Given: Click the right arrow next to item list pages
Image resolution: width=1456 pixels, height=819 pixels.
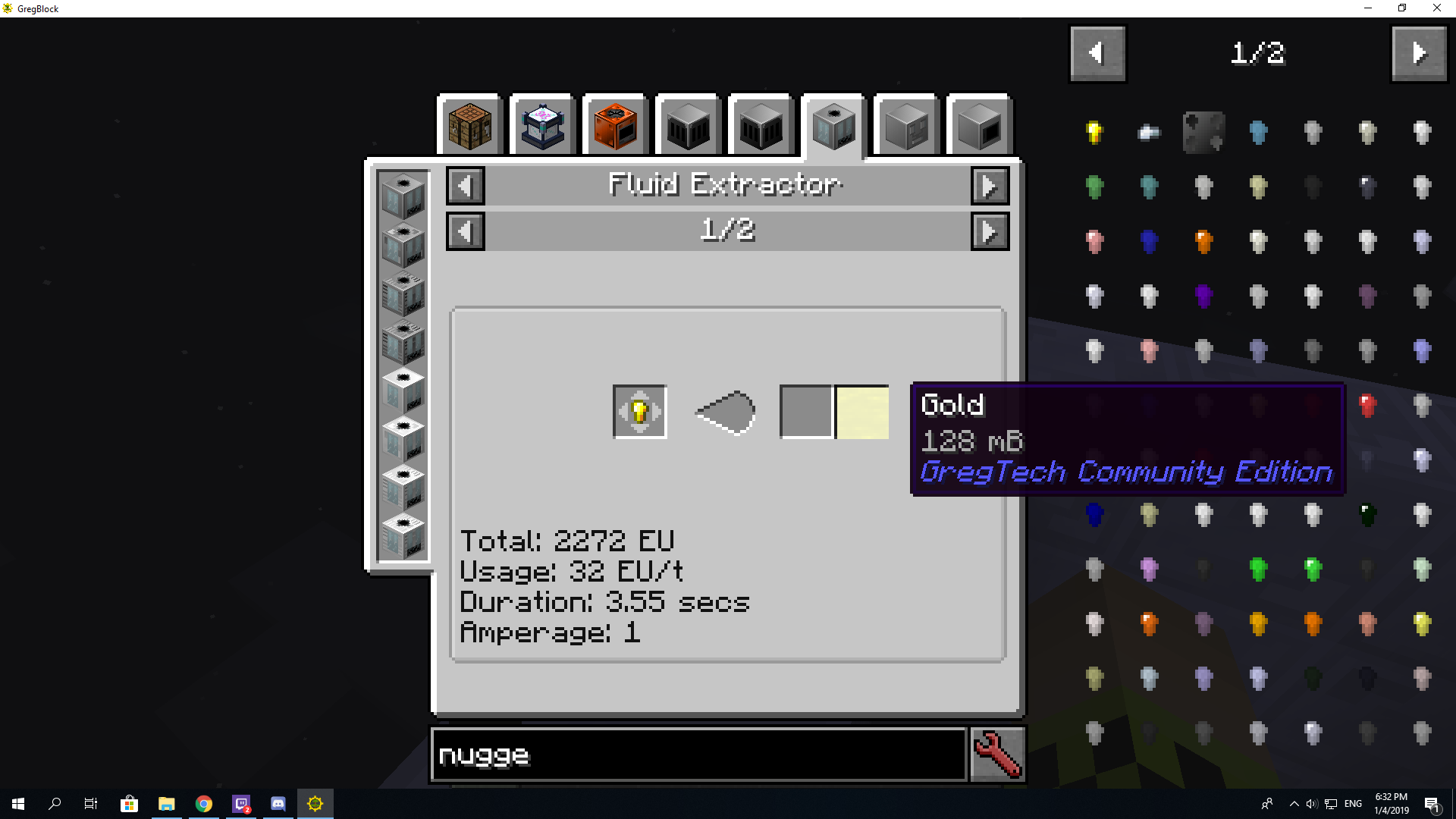Looking at the screenshot, I should (x=1419, y=53).
